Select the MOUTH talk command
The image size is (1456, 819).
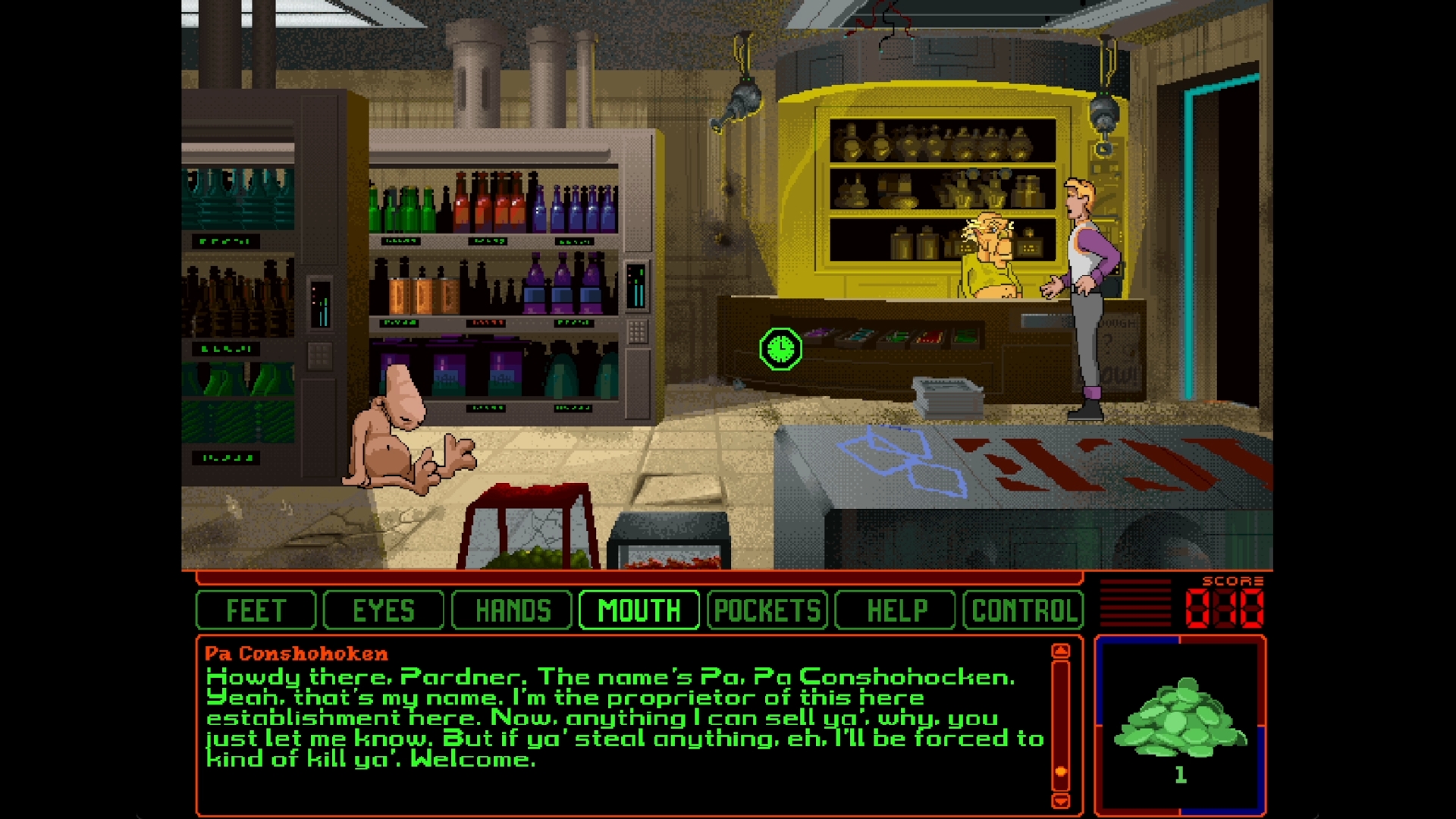pyautogui.click(x=639, y=610)
